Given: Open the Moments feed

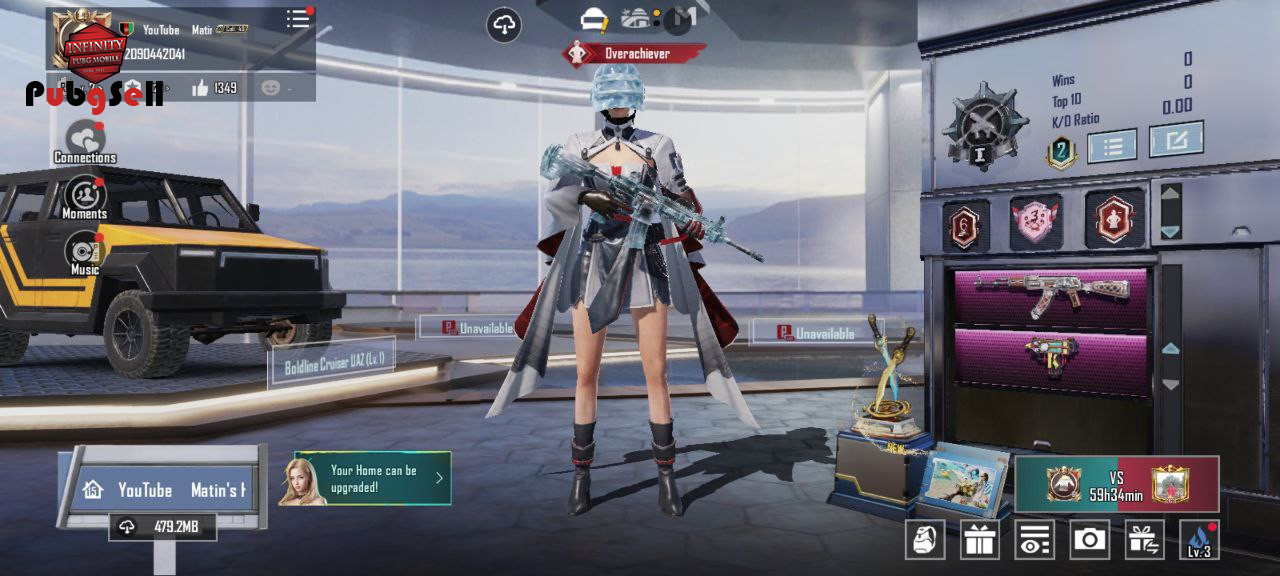Looking at the screenshot, I should (x=85, y=195).
